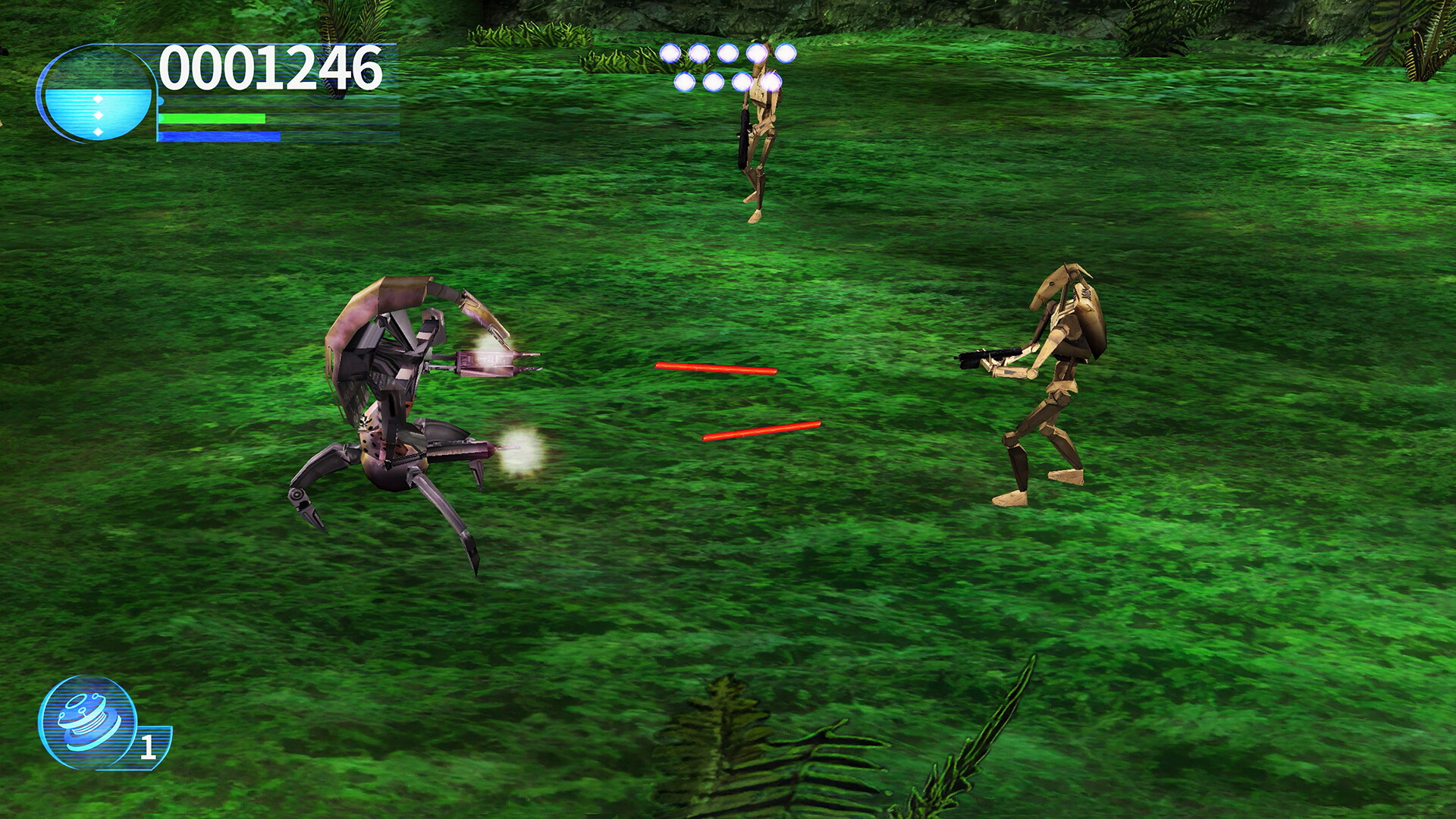Click the green health bar

click(212, 119)
